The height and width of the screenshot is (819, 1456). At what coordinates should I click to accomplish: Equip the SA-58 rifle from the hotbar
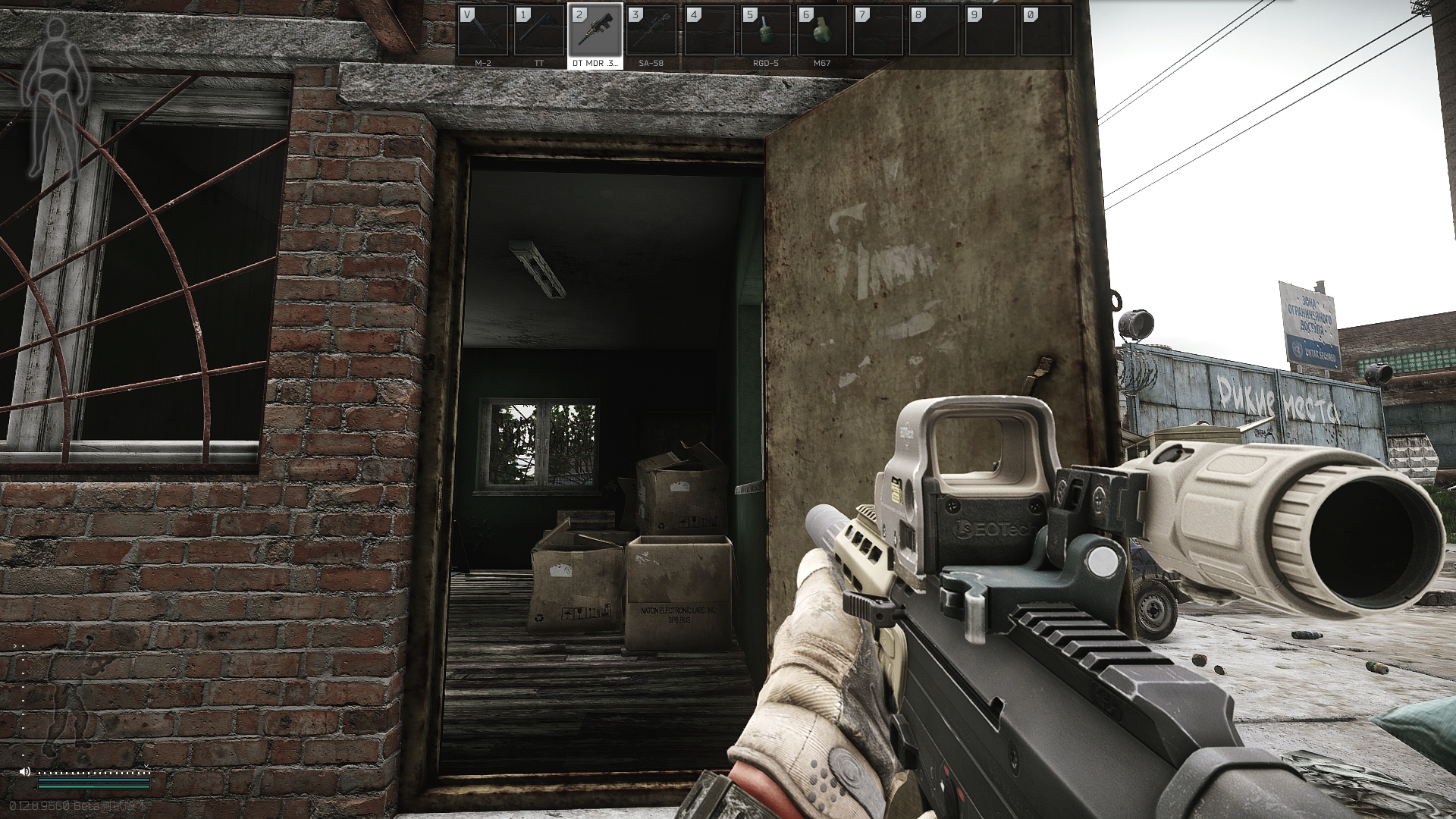[x=651, y=32]
